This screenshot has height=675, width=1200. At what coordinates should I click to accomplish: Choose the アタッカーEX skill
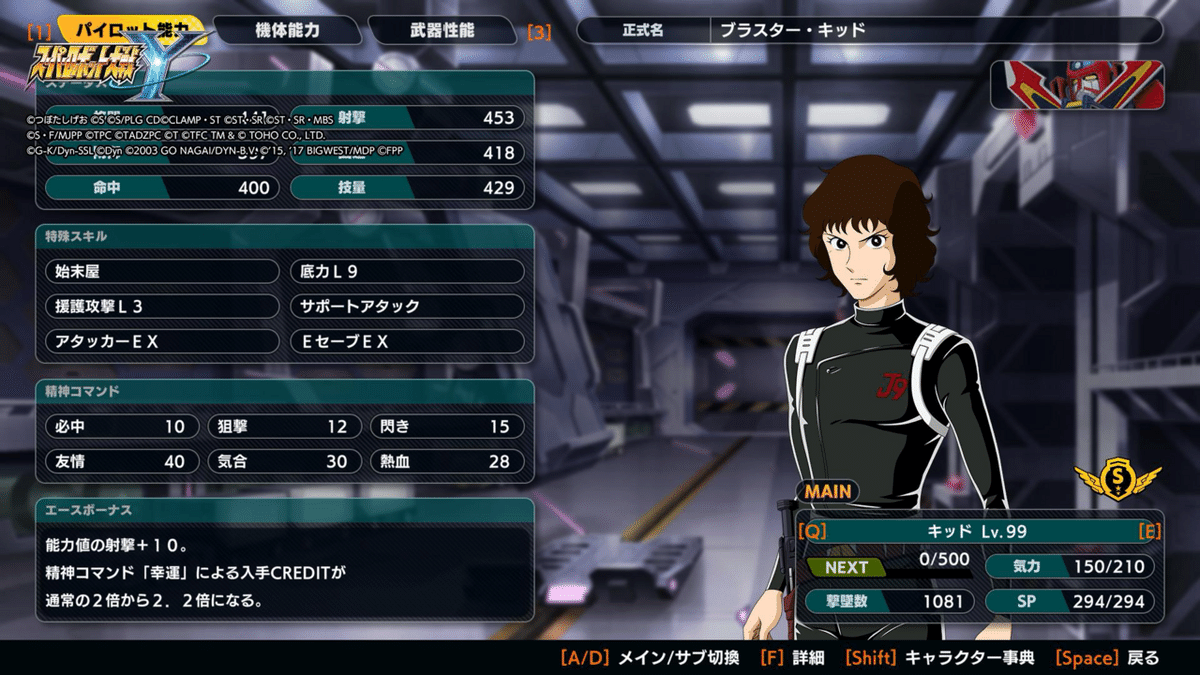(162, 341)
